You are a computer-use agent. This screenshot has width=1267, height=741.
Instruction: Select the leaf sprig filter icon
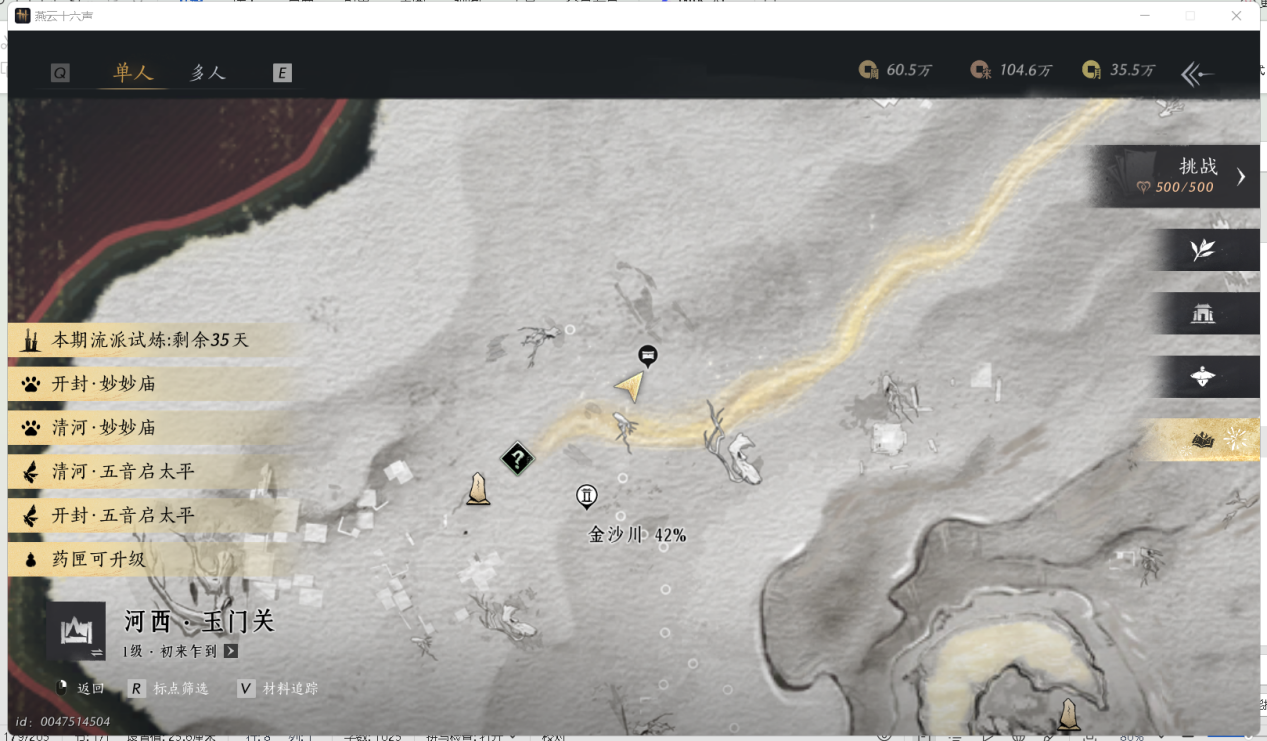pyautogui.click(x=1203, y=250)
